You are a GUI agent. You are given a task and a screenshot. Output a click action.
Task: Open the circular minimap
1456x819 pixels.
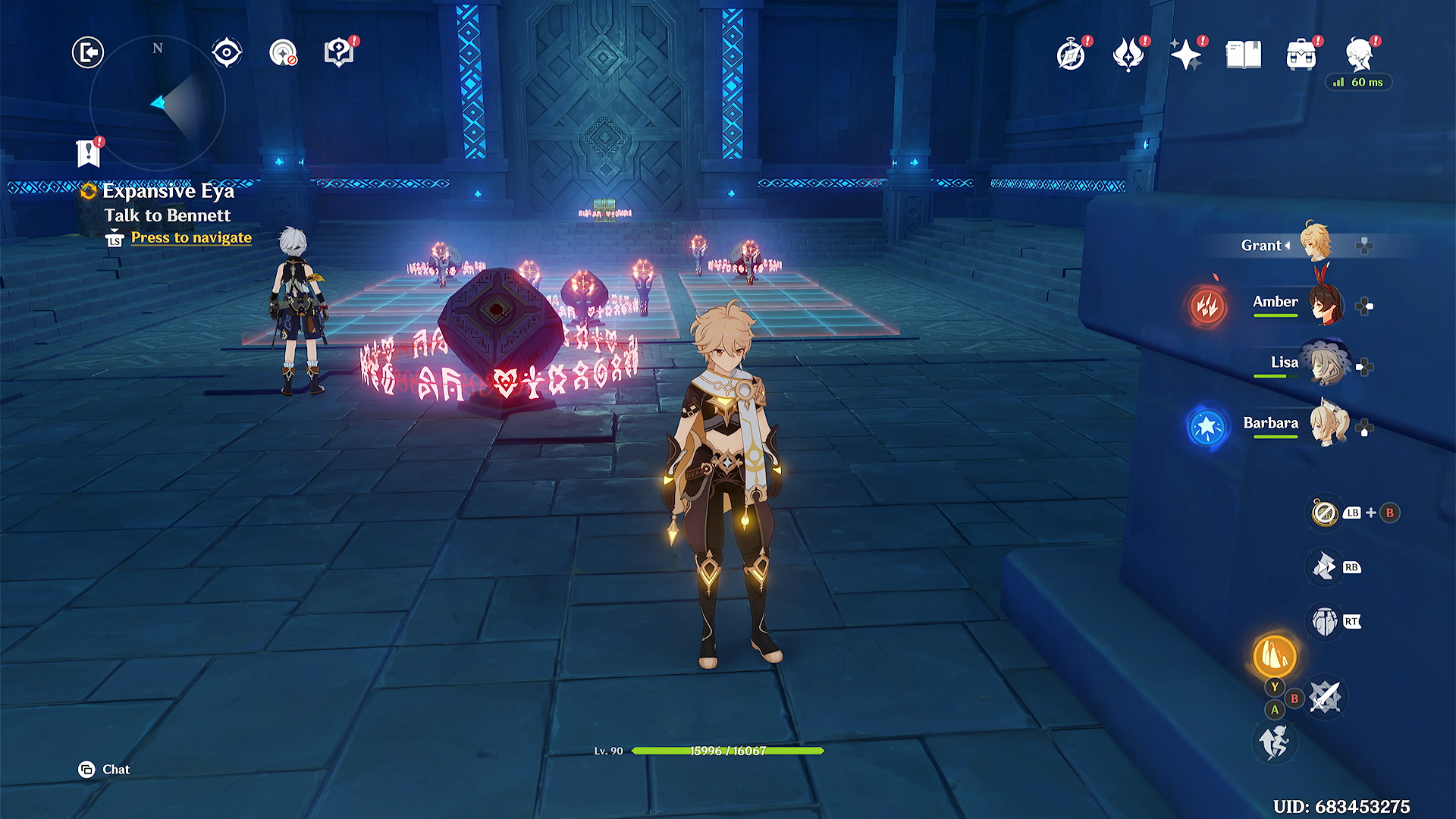point(158,102)
